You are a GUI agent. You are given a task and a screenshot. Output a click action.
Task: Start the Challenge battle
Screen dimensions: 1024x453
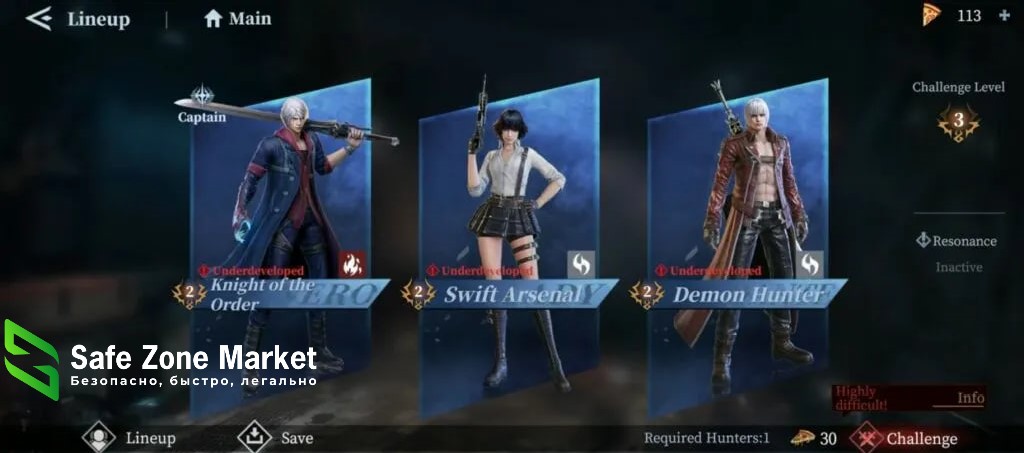point(908,438)
